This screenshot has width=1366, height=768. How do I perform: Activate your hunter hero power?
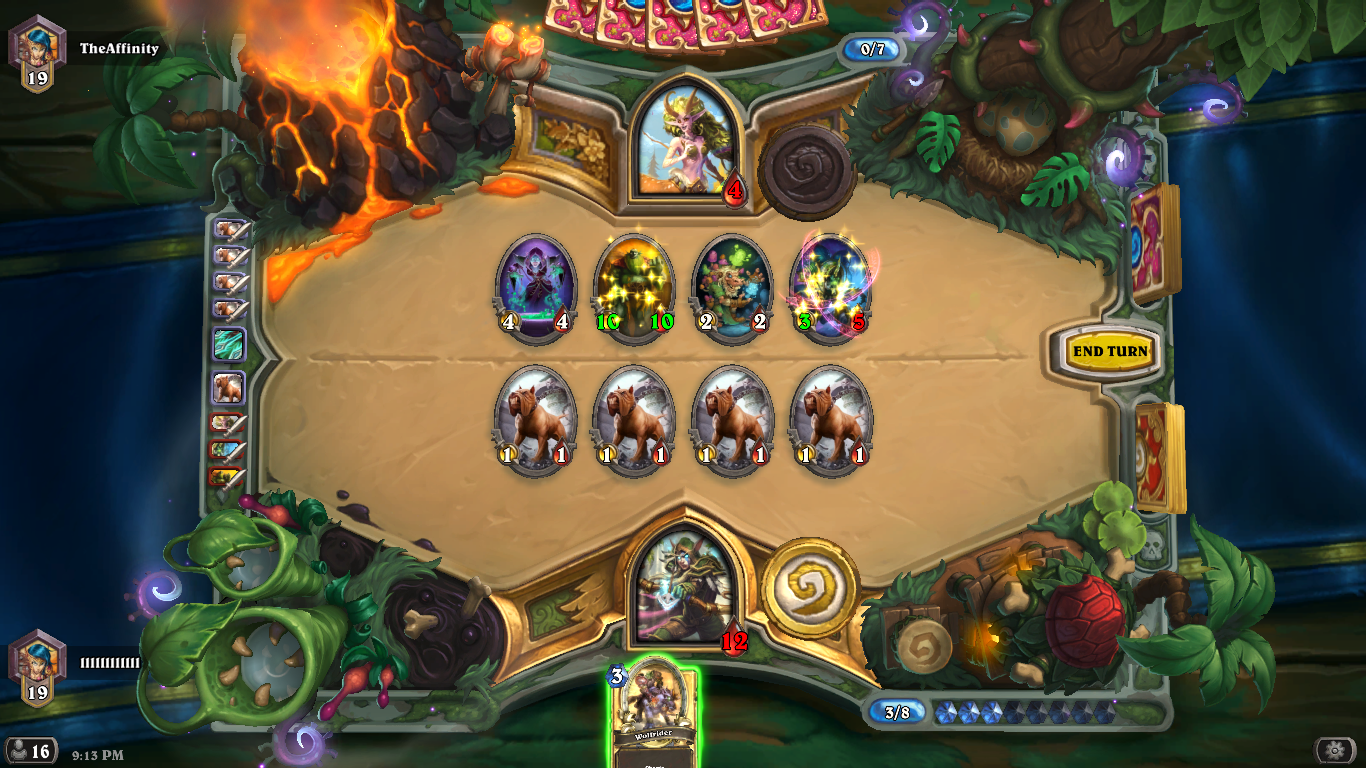click(810, 587)
